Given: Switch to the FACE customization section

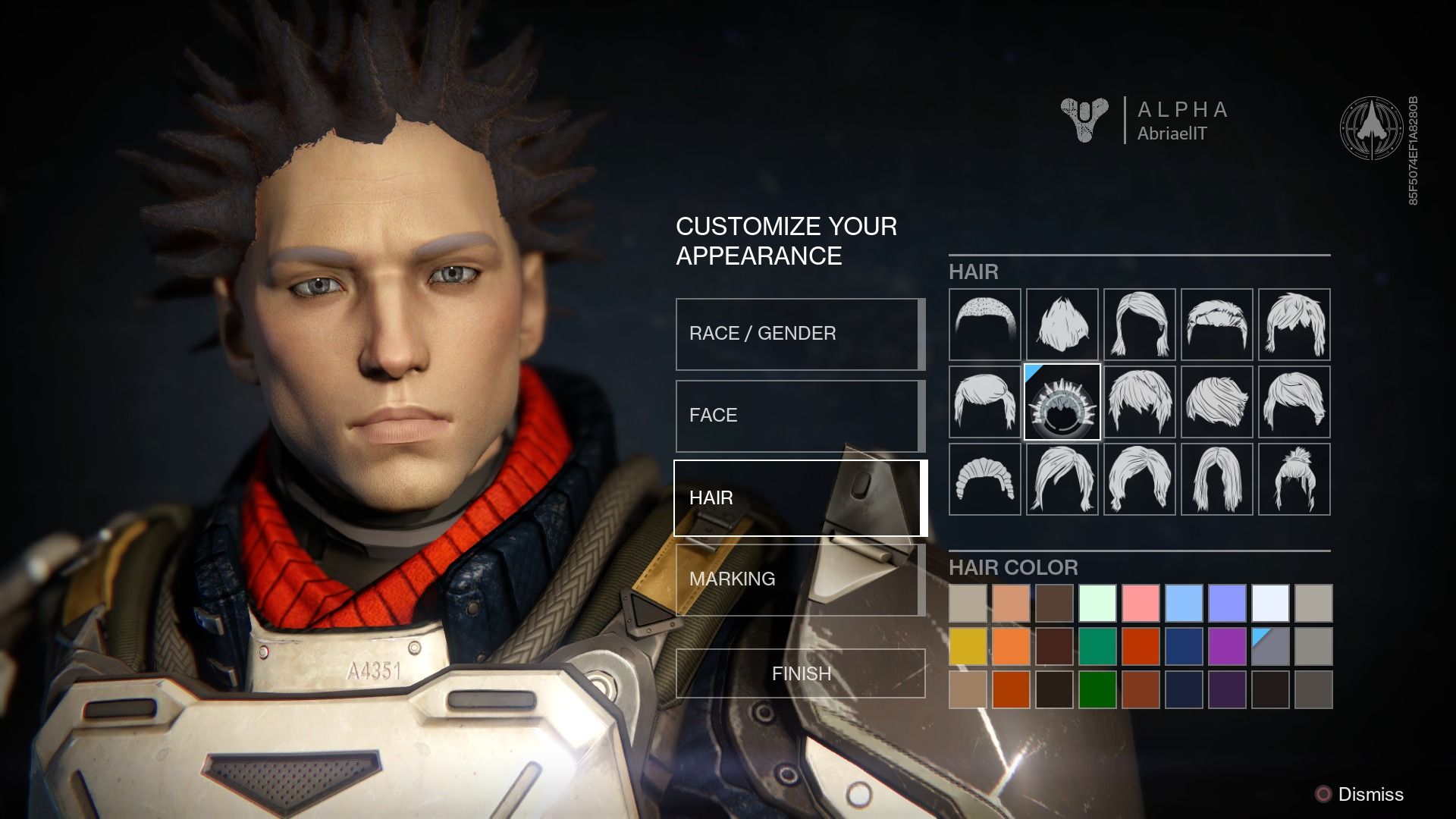Looking at the screenshot, I should click(799, 416).
